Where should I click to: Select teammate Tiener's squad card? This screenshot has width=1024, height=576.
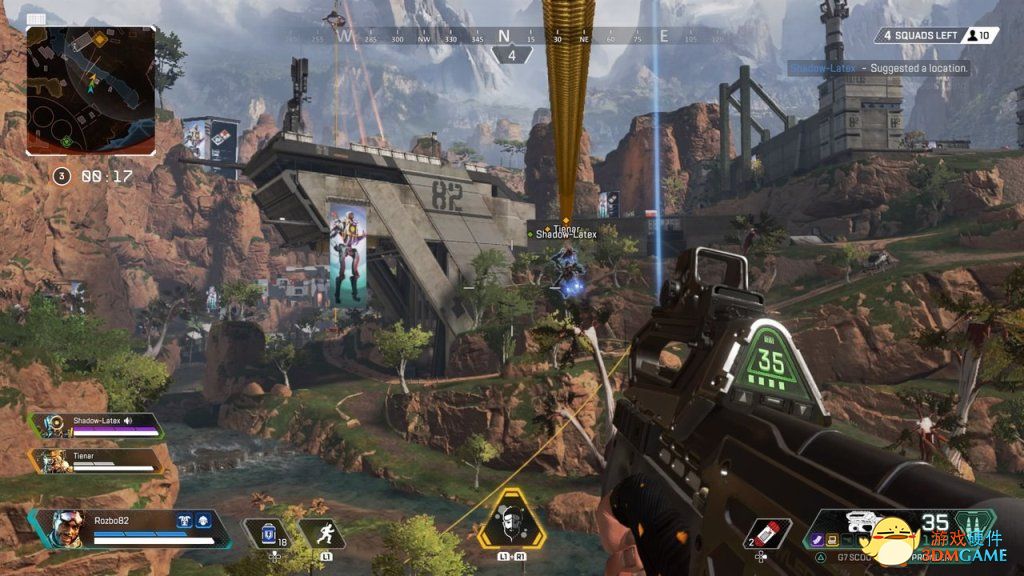click(x=96, y=460)
